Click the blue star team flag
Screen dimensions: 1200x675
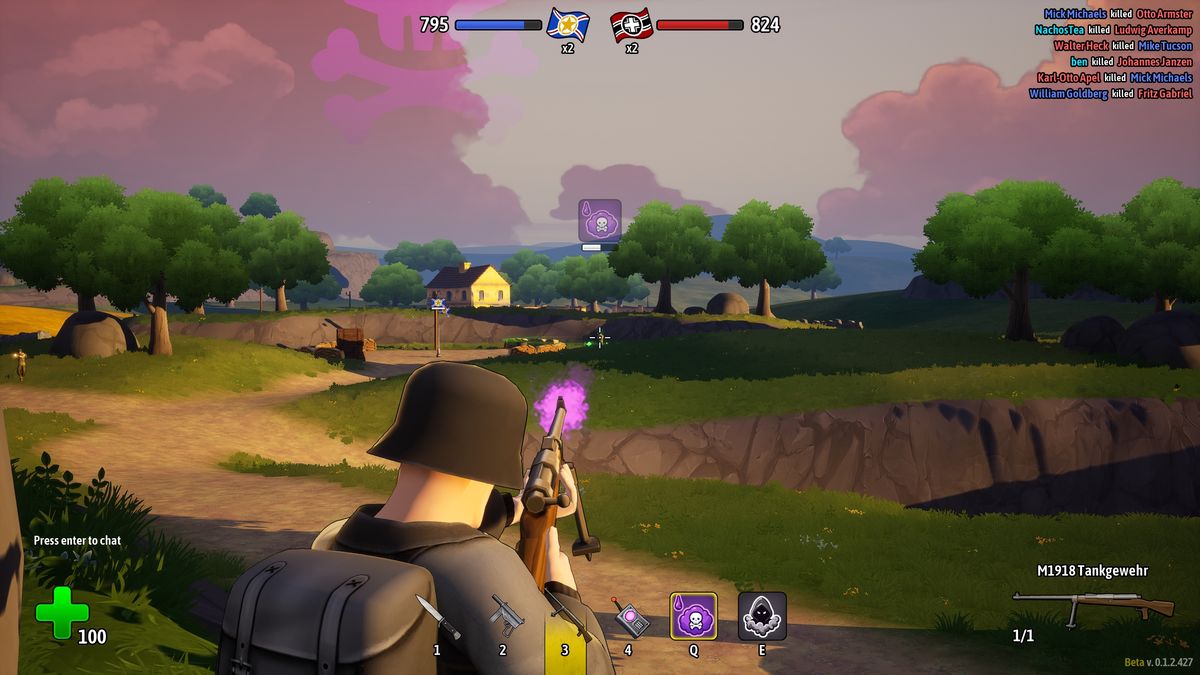pos(567,24)
